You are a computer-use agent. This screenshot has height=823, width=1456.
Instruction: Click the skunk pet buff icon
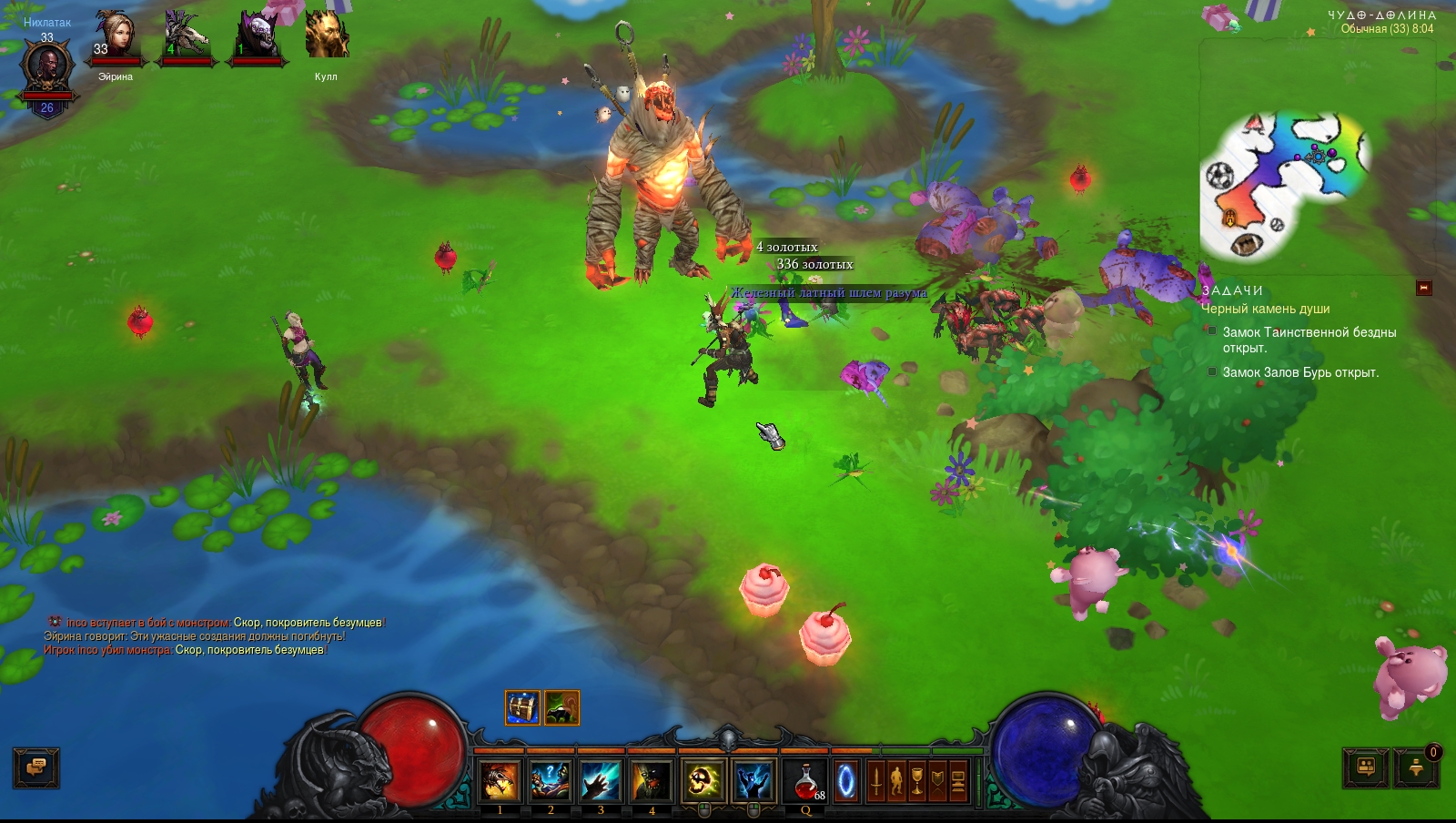(562, 707)
